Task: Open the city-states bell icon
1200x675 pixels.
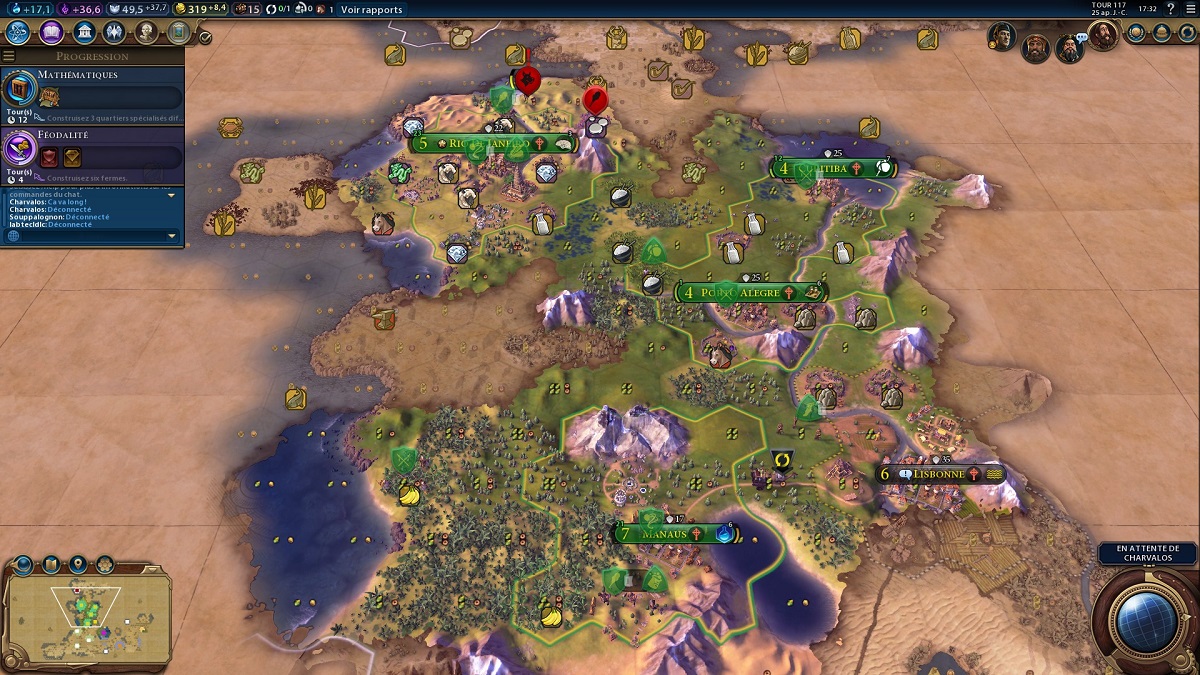Action: coord(1162,33)
